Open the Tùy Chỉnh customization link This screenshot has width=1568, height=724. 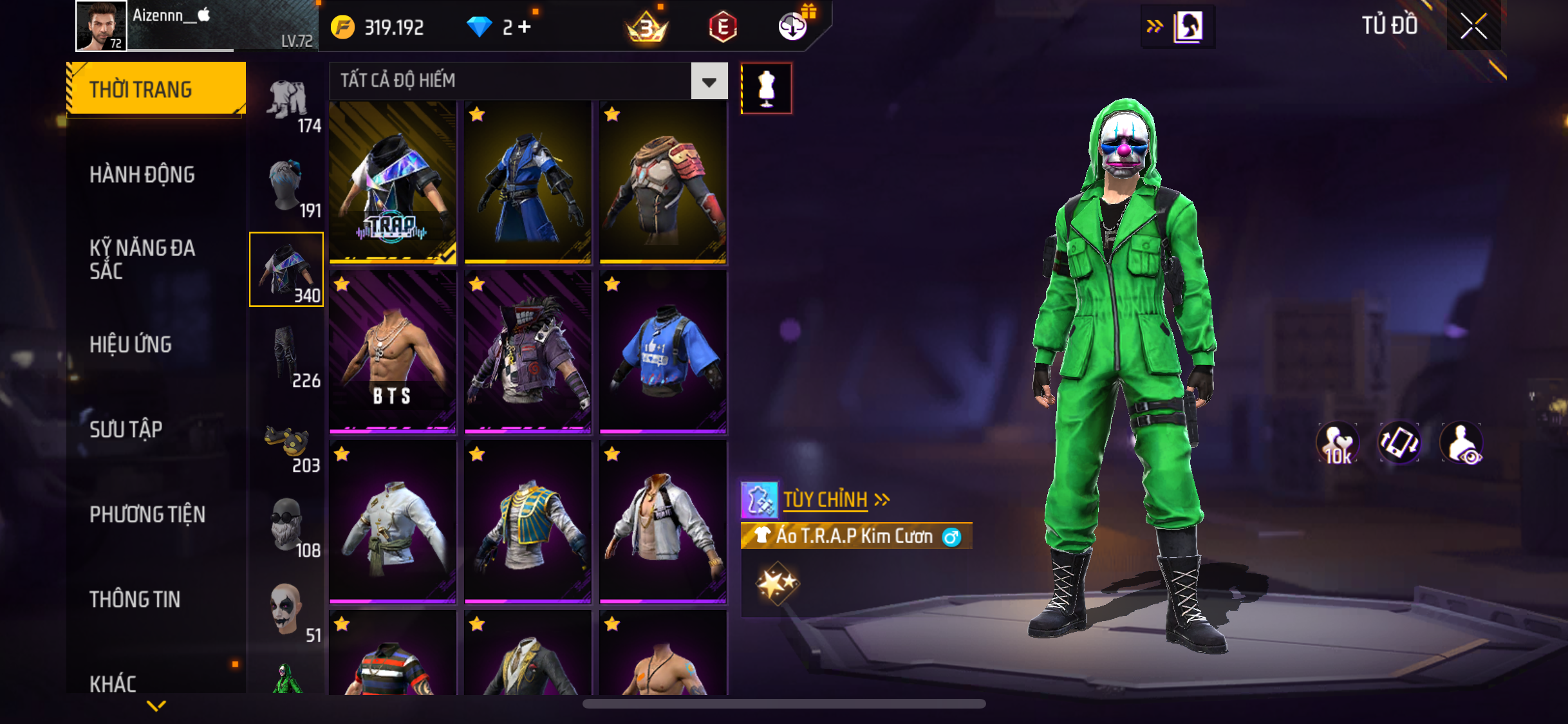826,499
